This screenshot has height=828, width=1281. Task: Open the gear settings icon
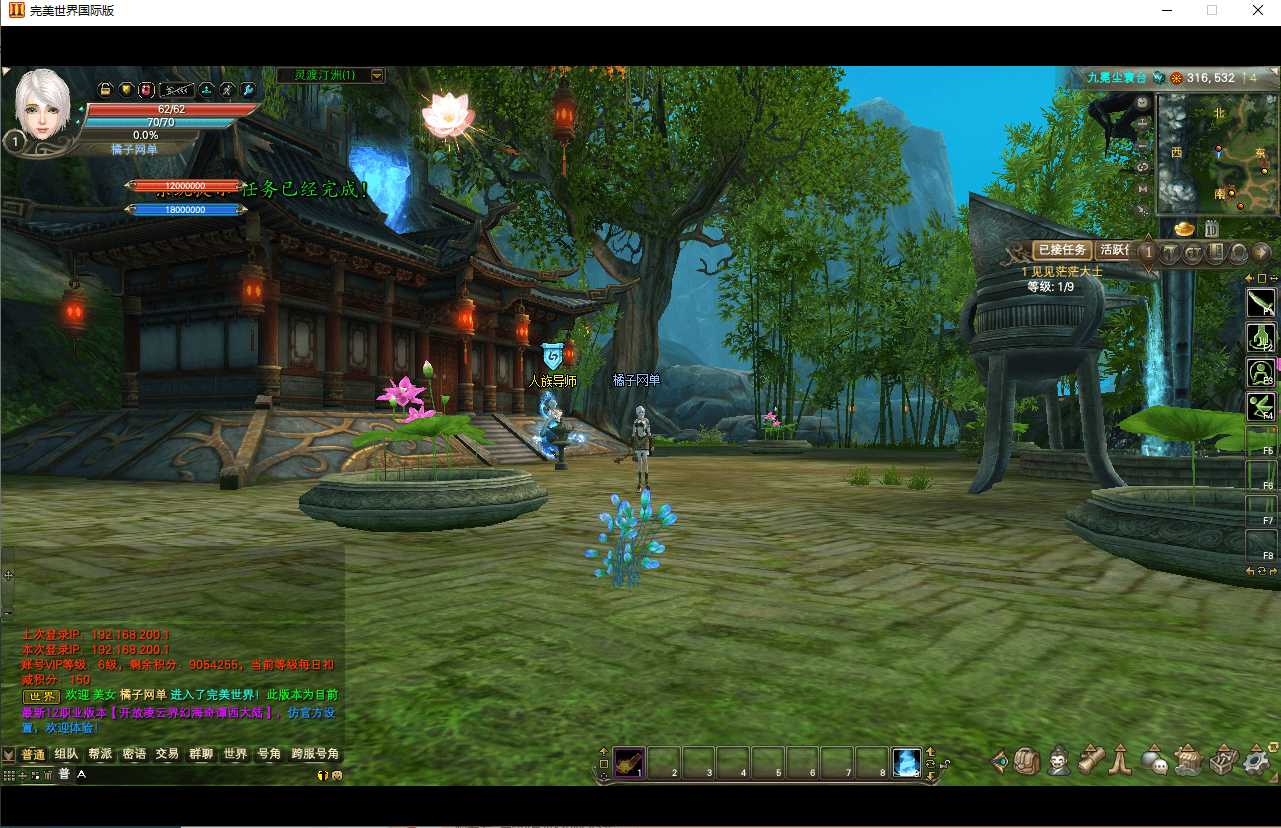(1257, 762)
